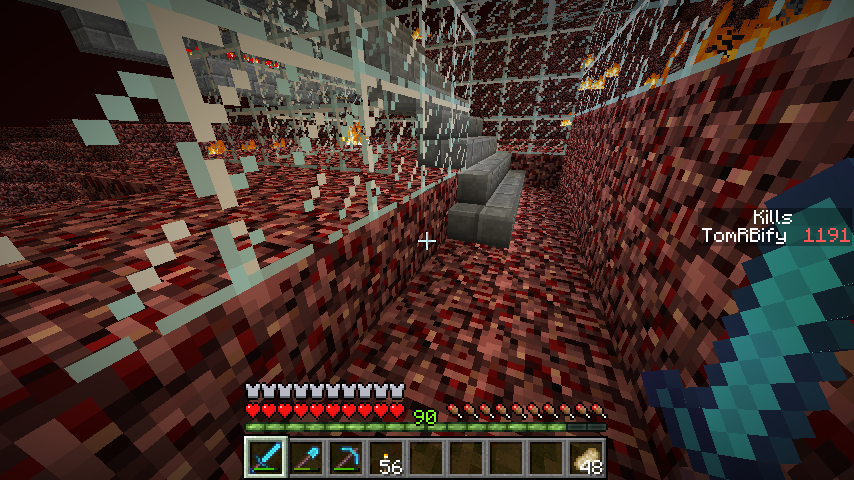Choose the diamond pickaxe in the hotbar
The image size is (854, 480).
(346, 458)
